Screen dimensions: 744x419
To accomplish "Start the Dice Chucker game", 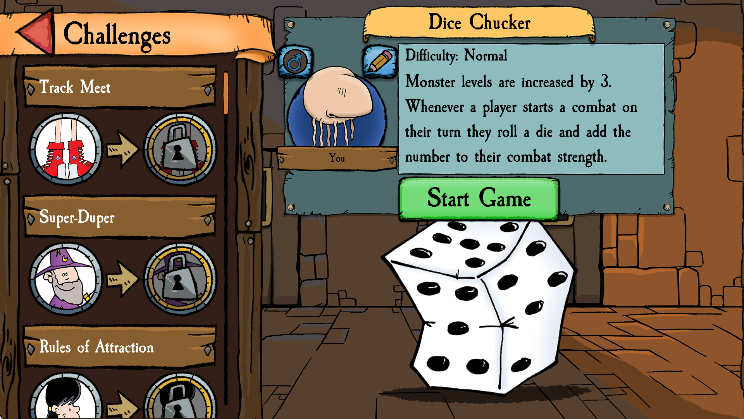I will 479,197.
